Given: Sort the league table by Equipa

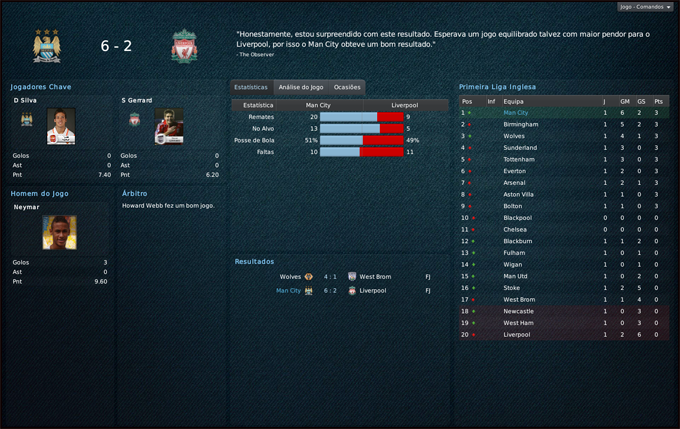Looking at the screenshot, I should click(513, 101).
